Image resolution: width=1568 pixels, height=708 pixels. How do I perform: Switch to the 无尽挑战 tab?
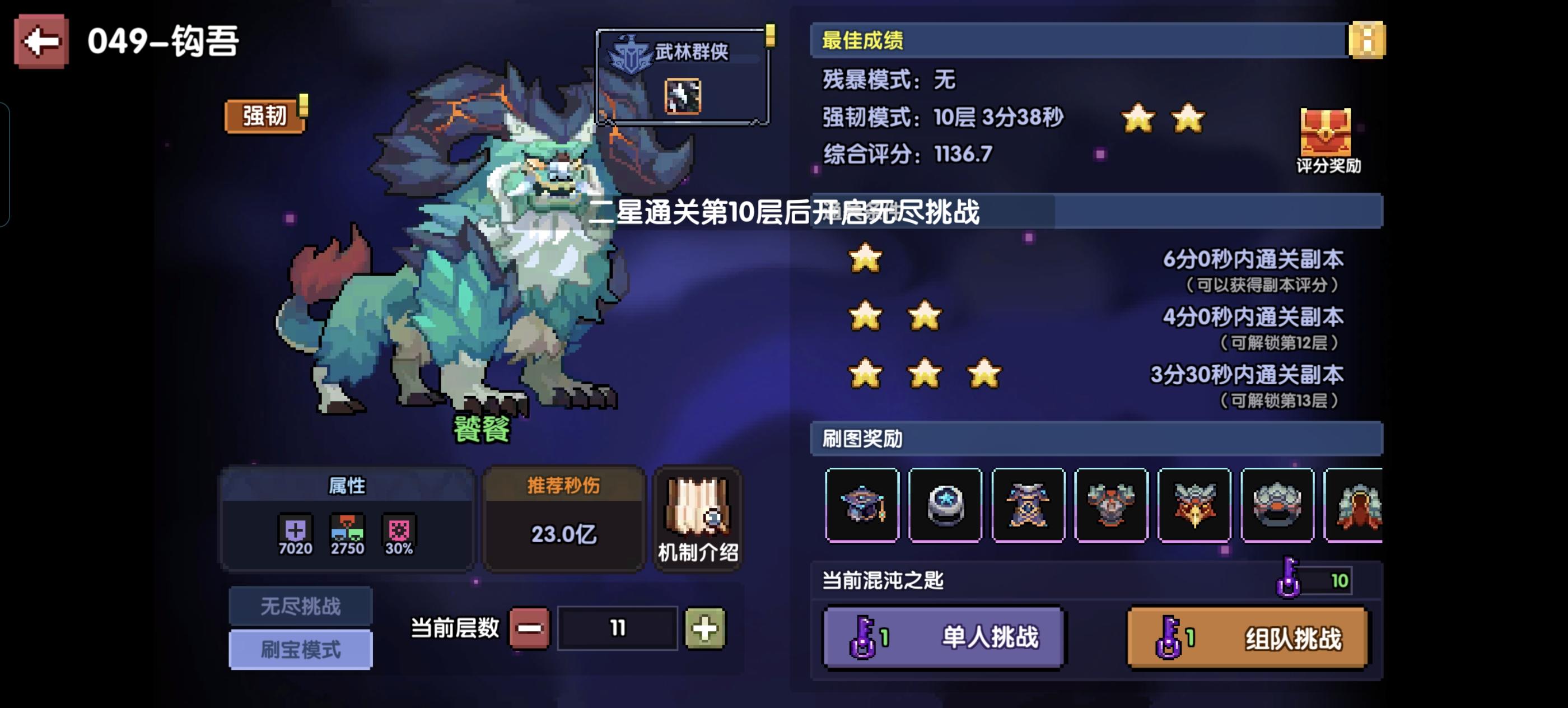pyautogui.click(x=301, y=606)
